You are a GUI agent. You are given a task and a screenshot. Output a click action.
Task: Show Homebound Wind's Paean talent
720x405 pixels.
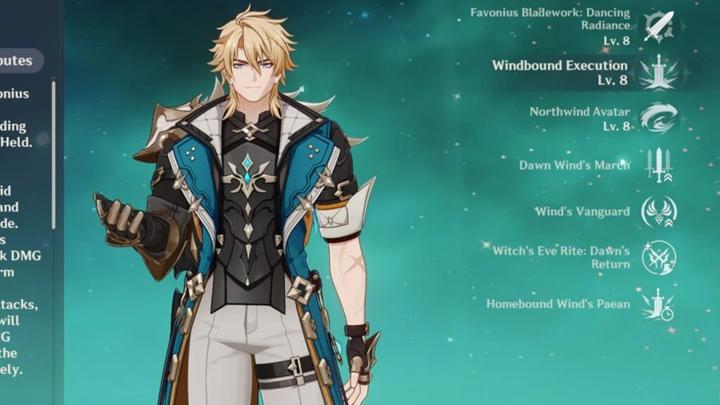[x=659, y=303]
